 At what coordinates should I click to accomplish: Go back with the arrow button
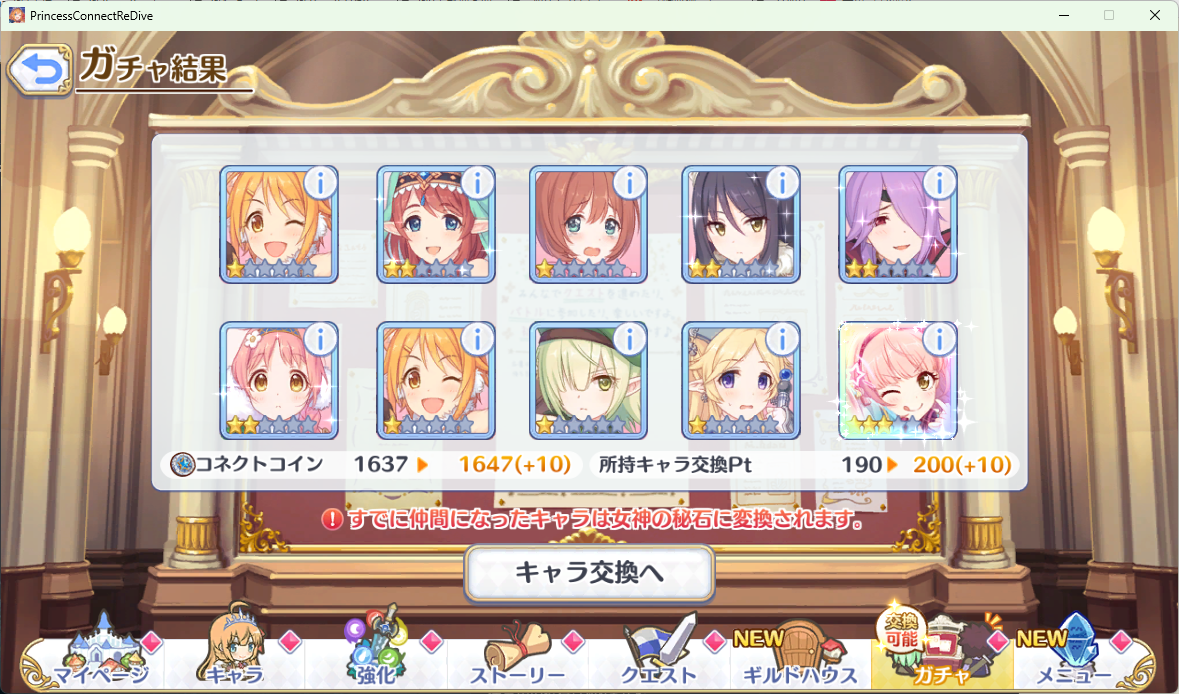pyautogui.click(x=38, y=69)
